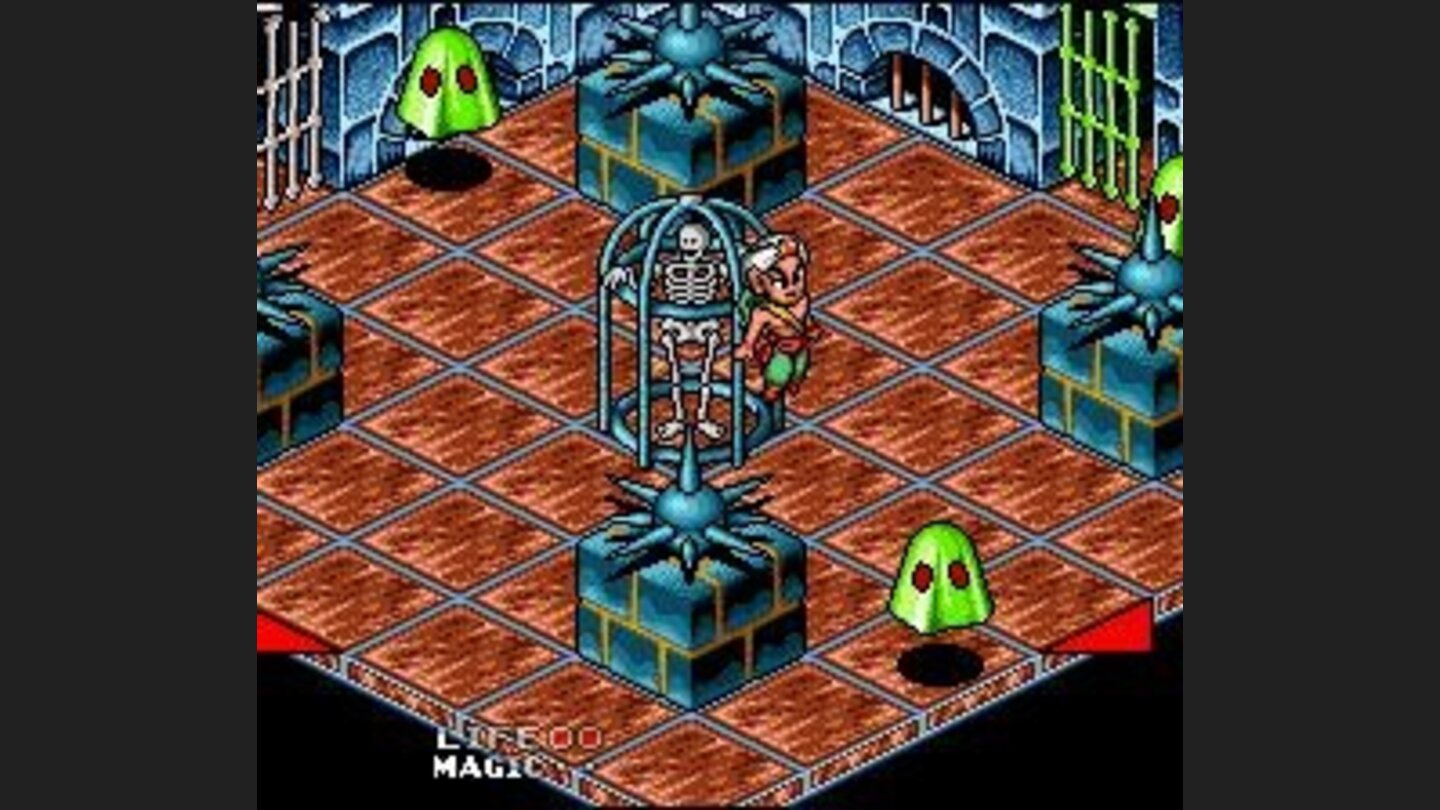Viewport: 1440px width, 810px height.
Task: Open the cage holding the skeleton
Action: pos(690,330)
